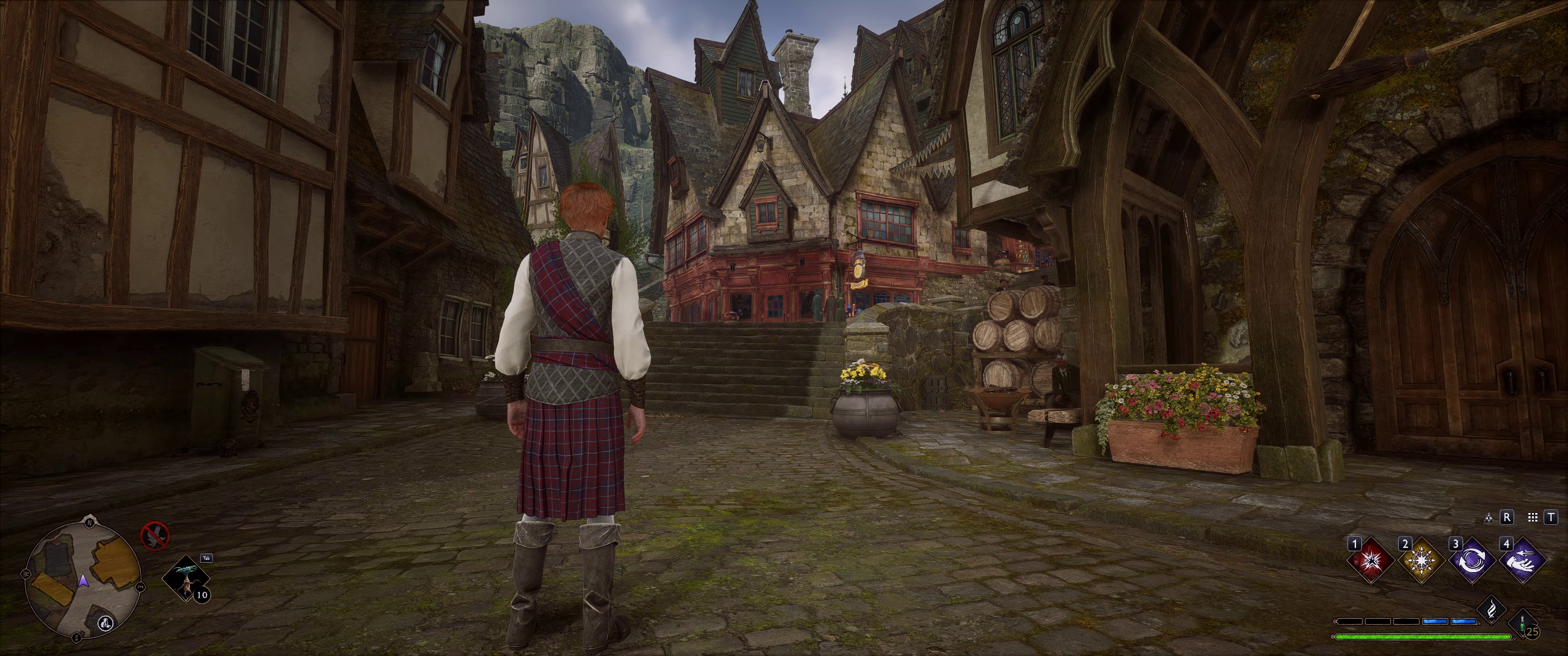1568x656 pixels.
Task: Cast the red starburst spell in slot 1
Action: [x=1370, y=560]
